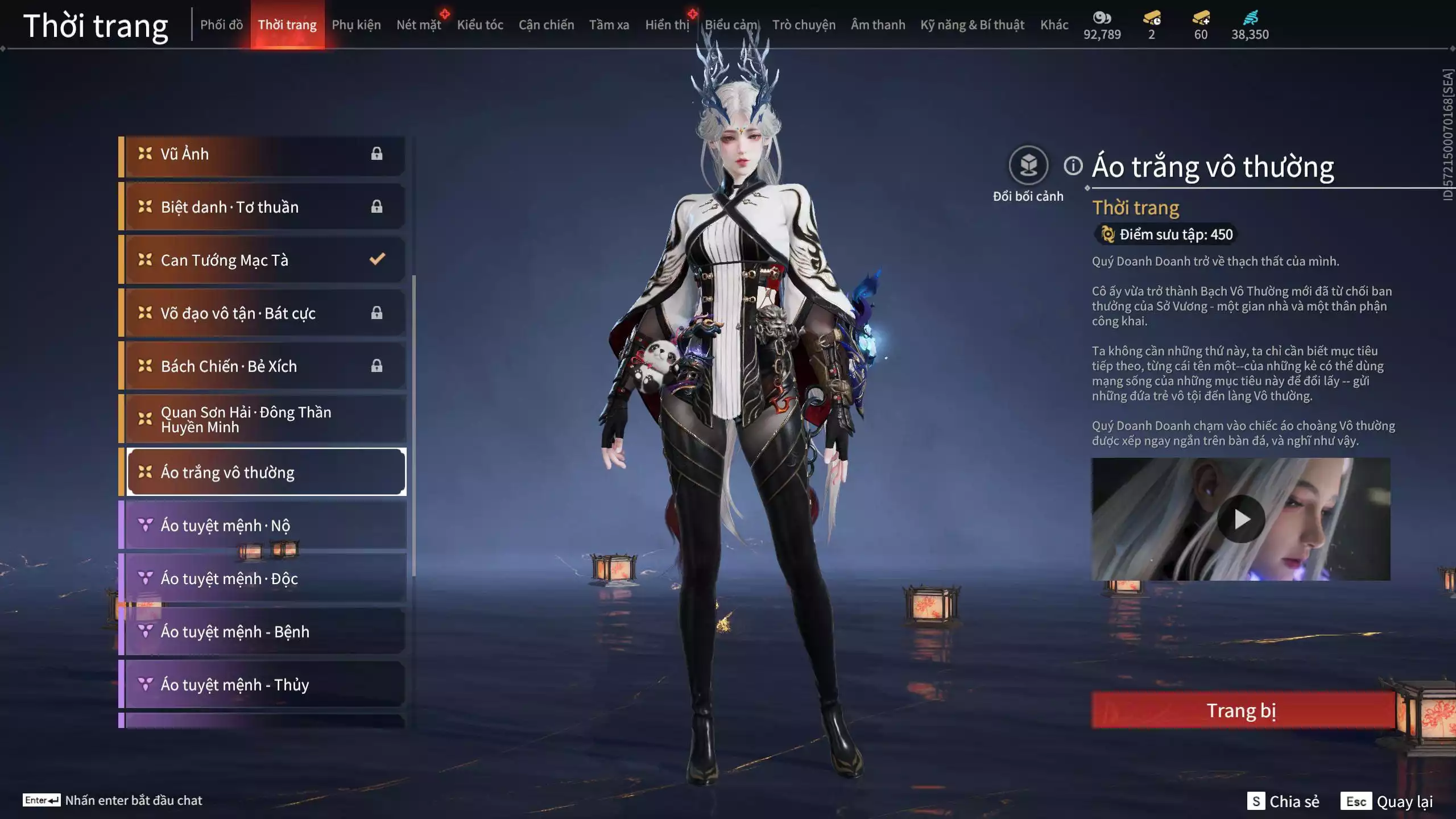Show the Âm thanh tab
1456x819 pixels.
878,25
